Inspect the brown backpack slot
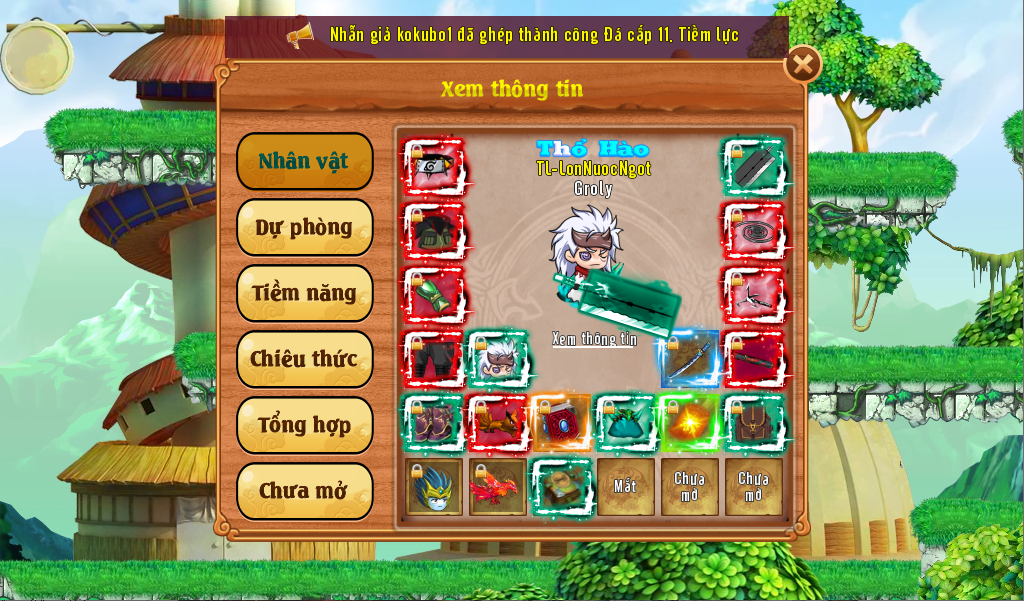 click(754, 423)
